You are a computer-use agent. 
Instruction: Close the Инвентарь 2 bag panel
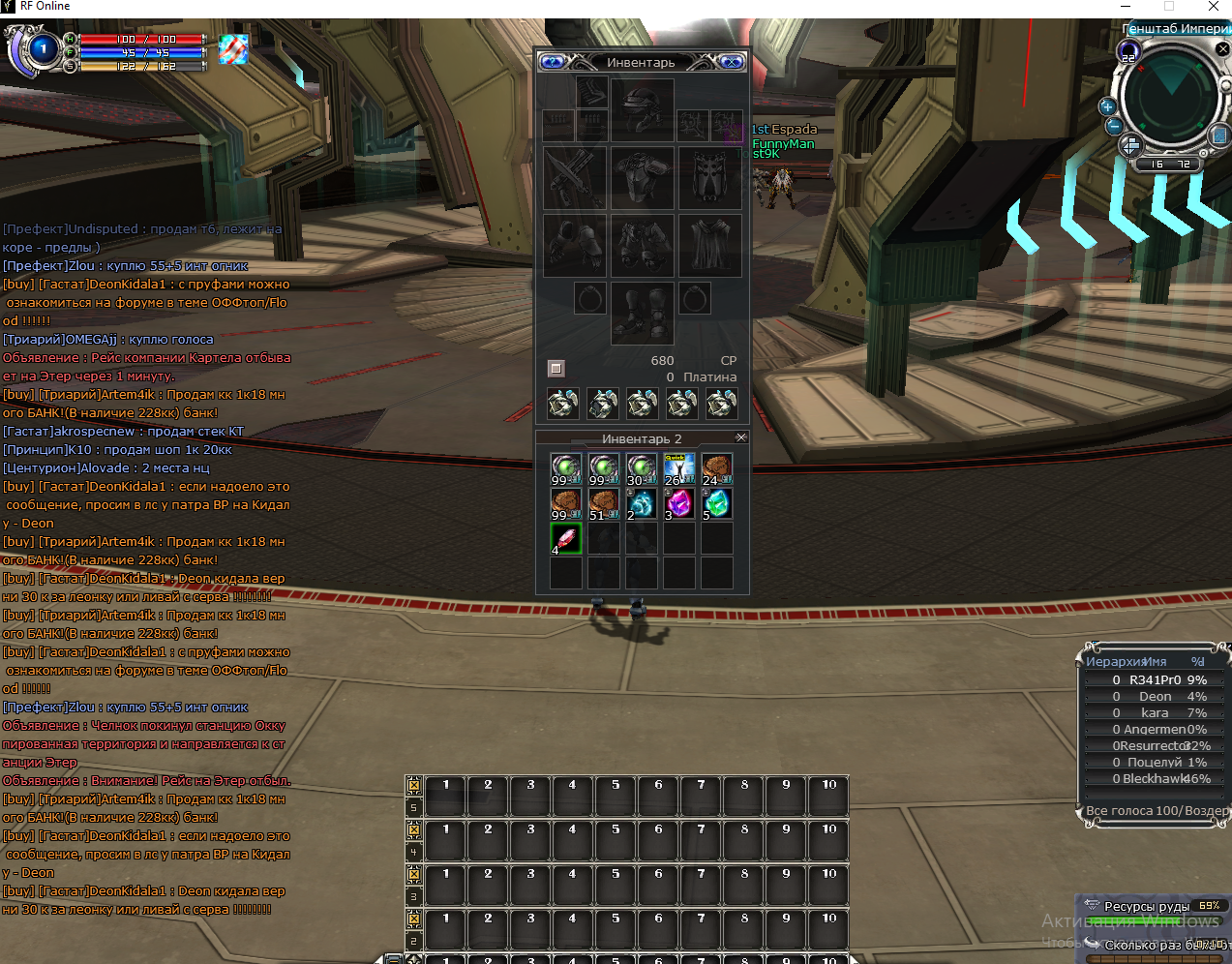pos(741,437)
